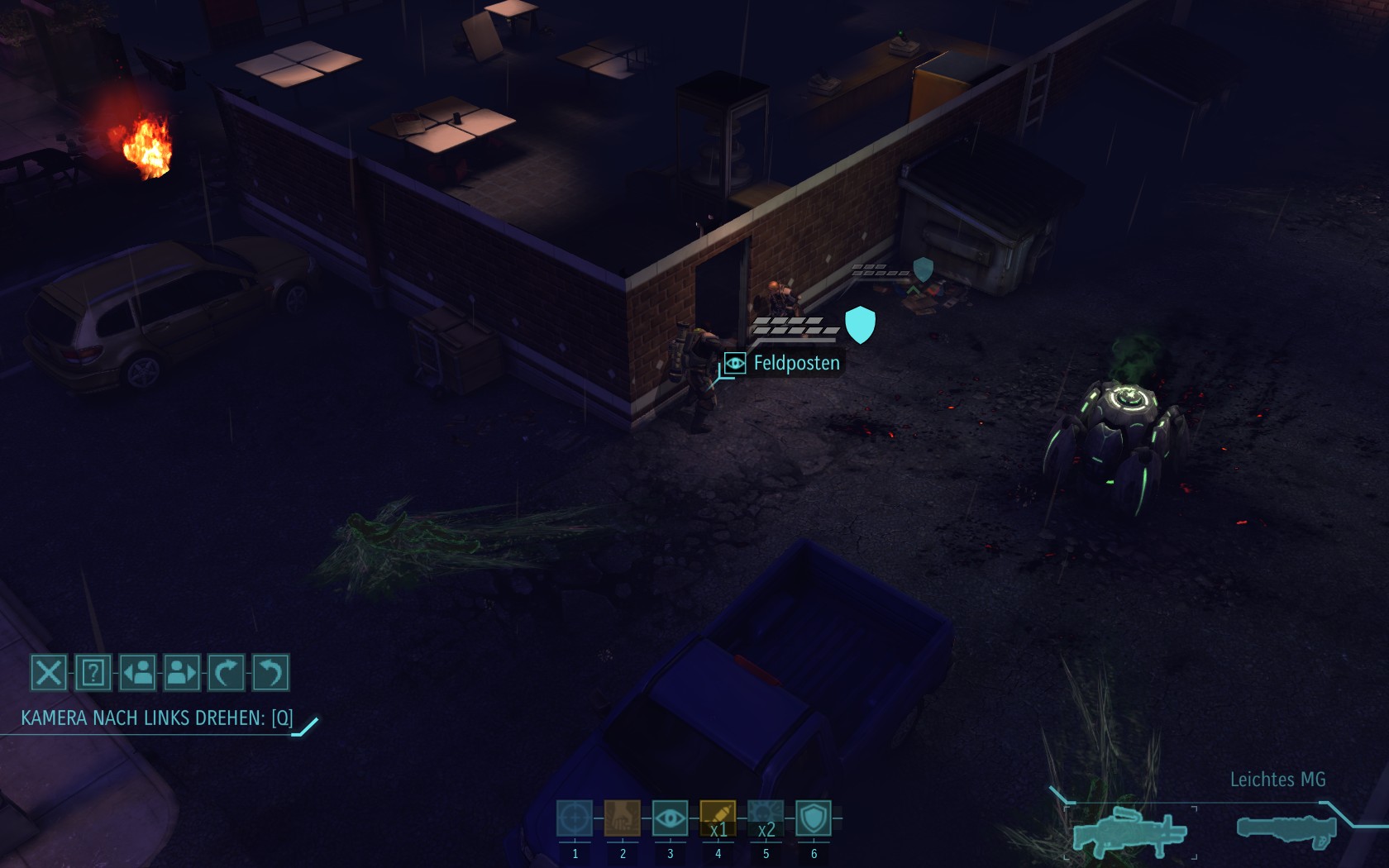Switch to the next soldier

coord(182,672)
